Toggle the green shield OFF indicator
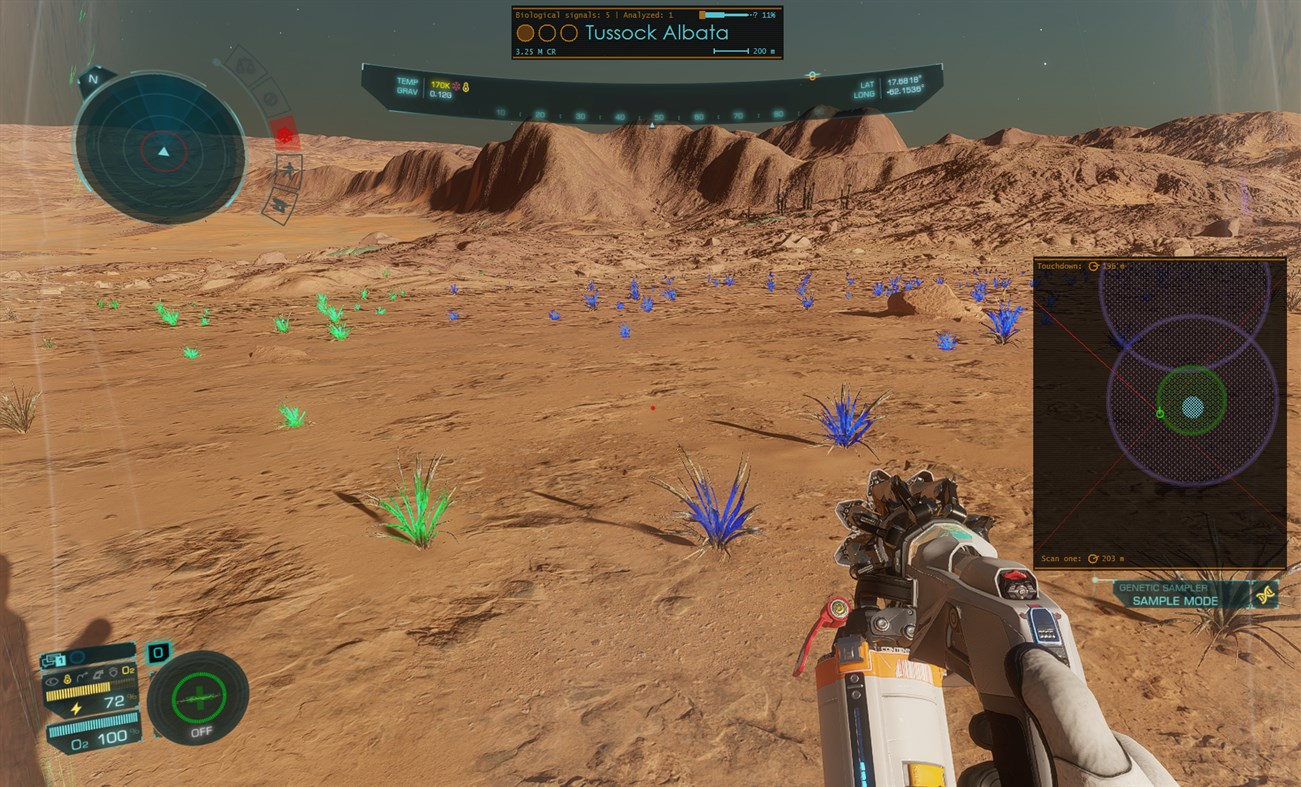 198,698
